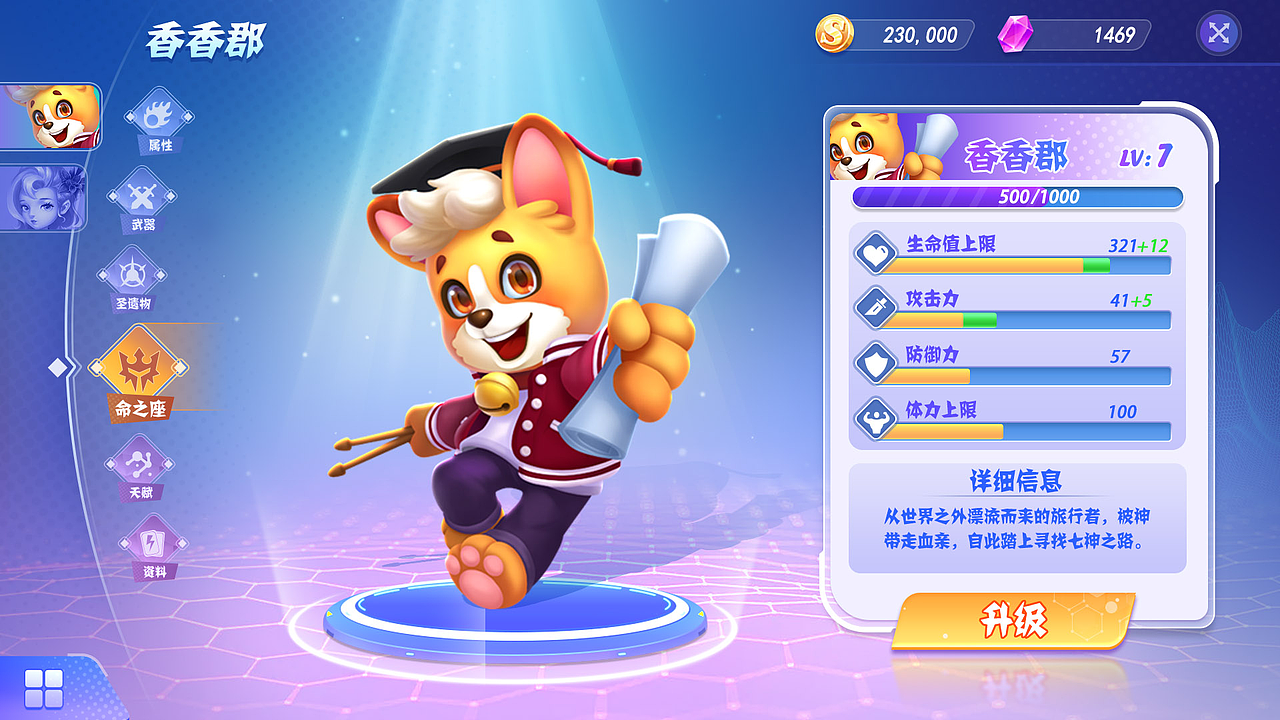This screenshot has width=1280, height=720.
Task: Click the 500/1000 experience progress bar
Action: click(x=1016, y=198)
